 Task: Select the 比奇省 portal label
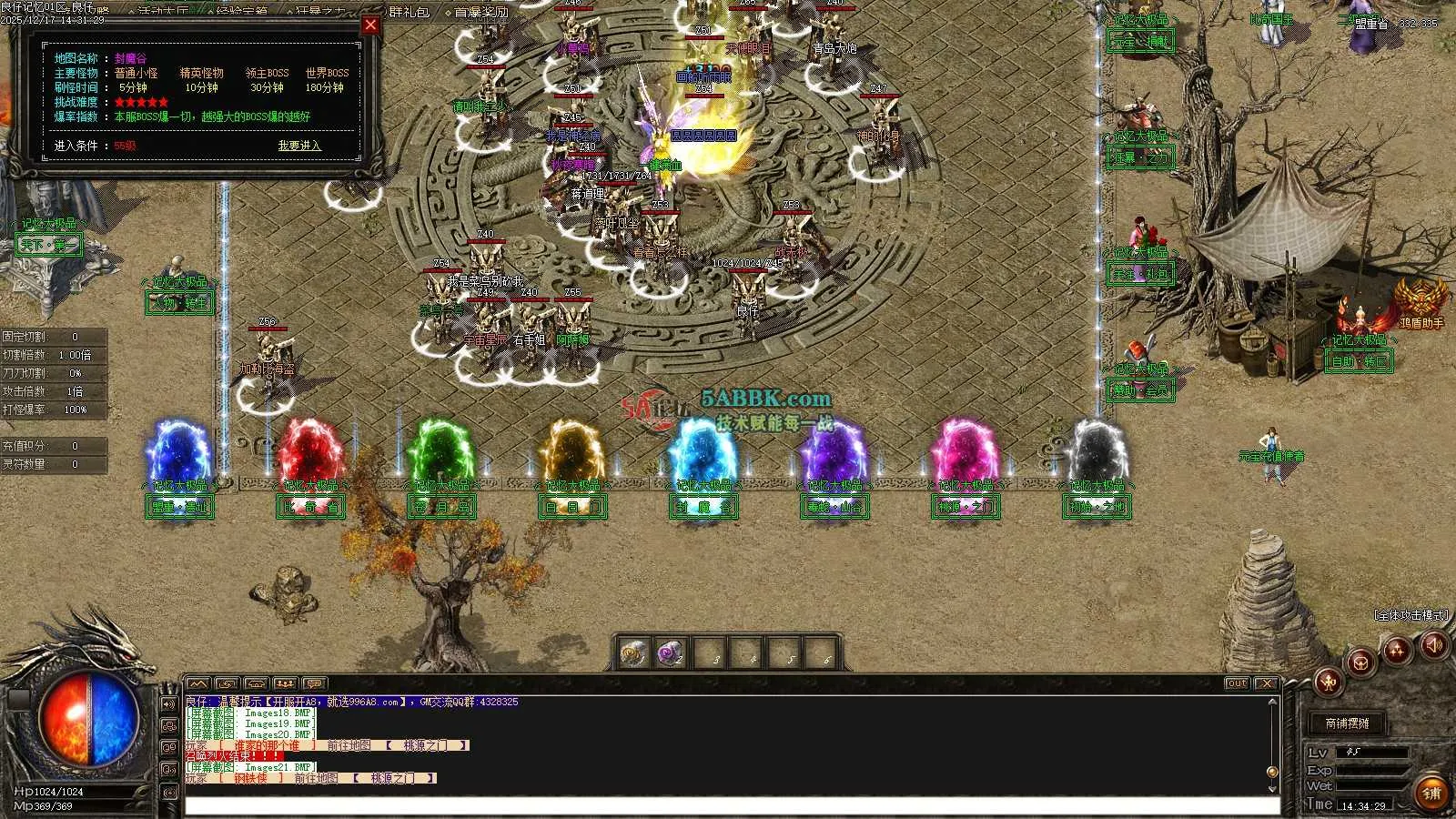[311, 508]
